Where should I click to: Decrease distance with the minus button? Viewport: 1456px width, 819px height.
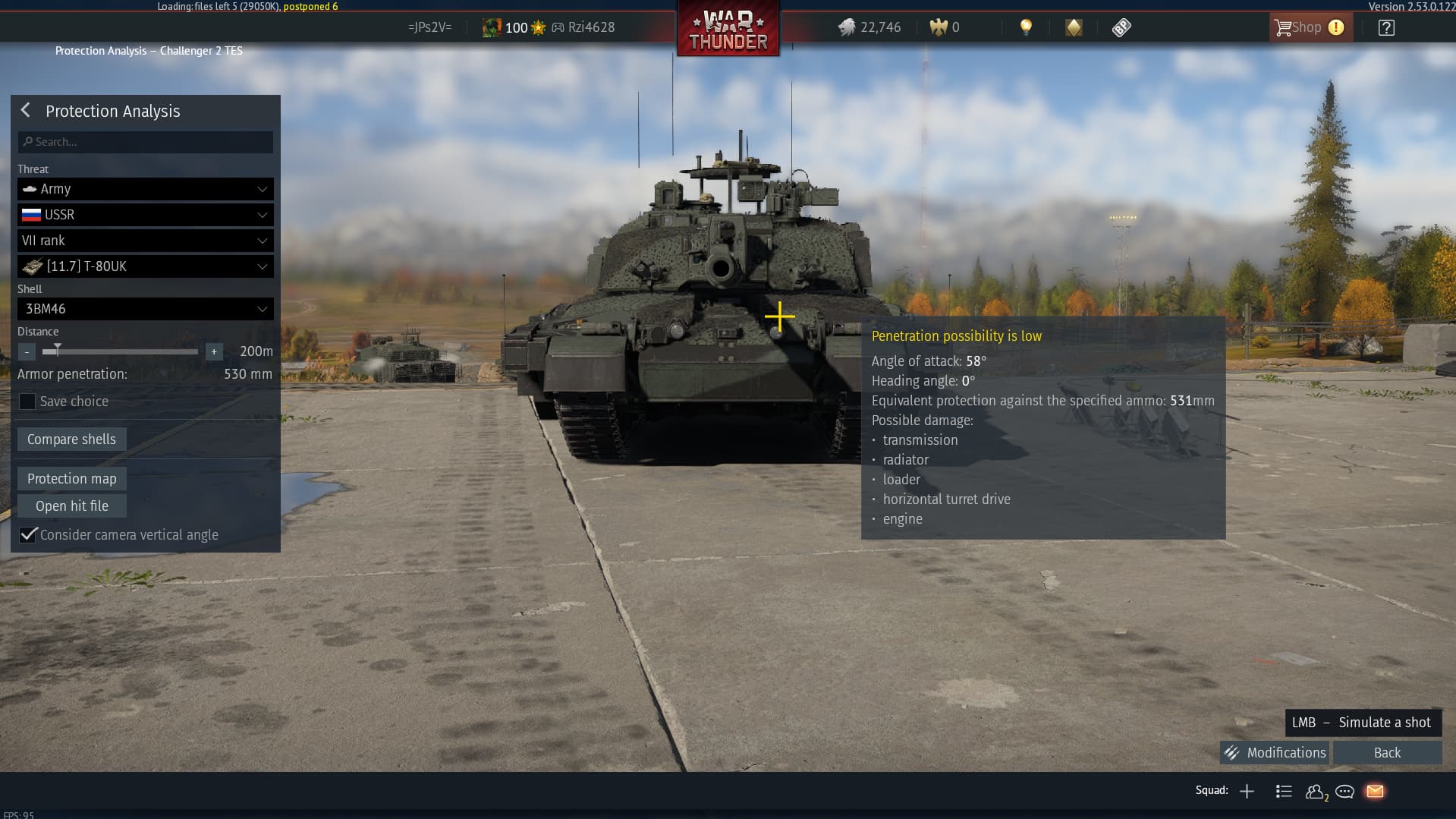pyautogui.click(x=27, y=352)
